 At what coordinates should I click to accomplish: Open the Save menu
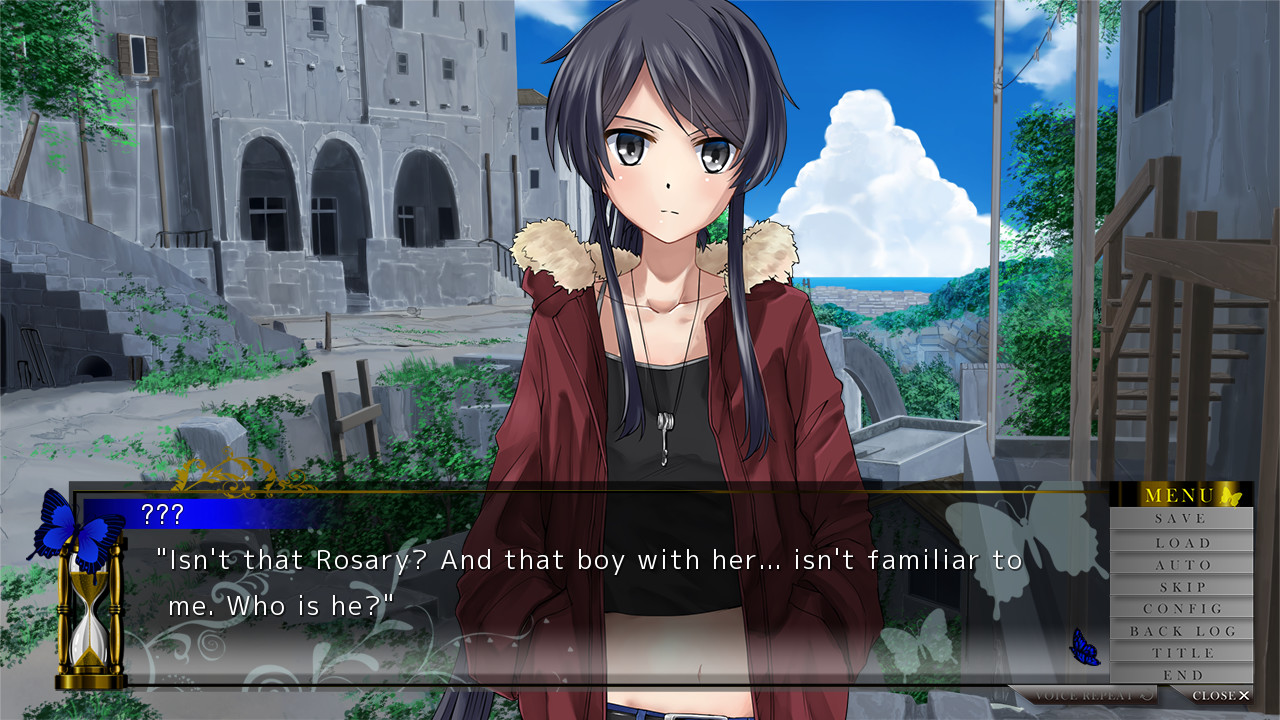[x=1181, y=519]
